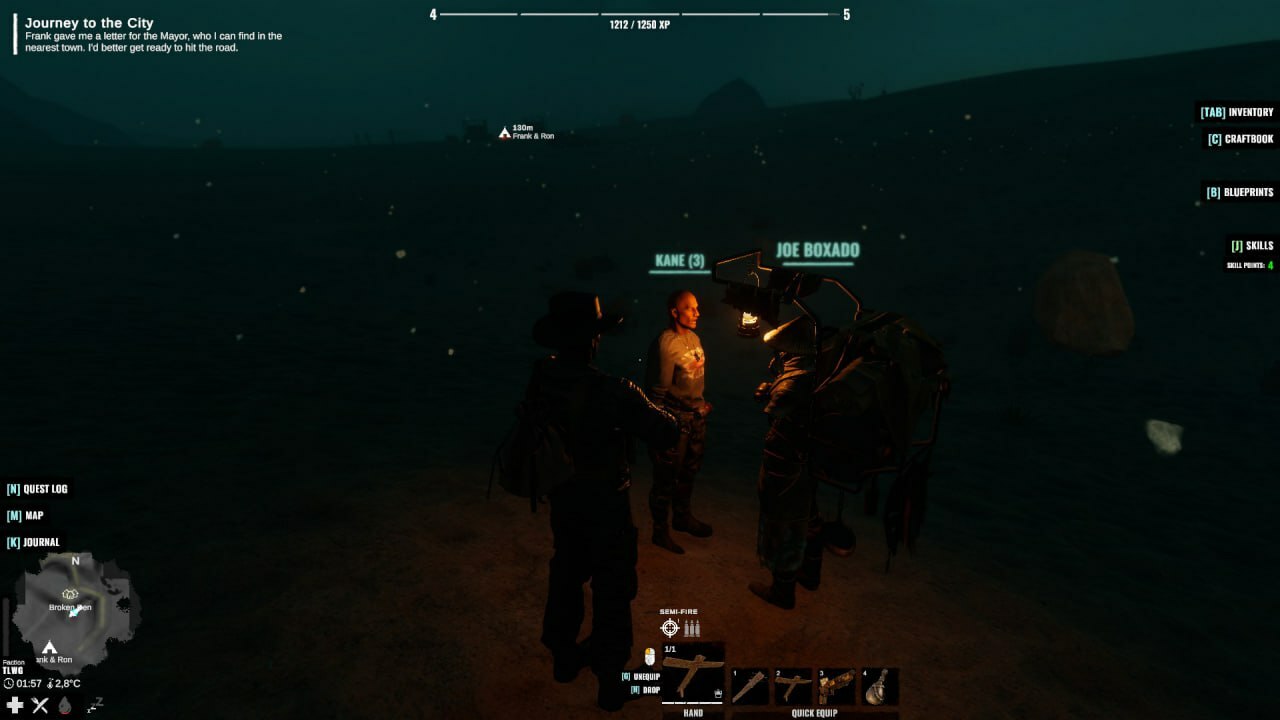Click the sleep Zzz icon

tap(97, 704)
